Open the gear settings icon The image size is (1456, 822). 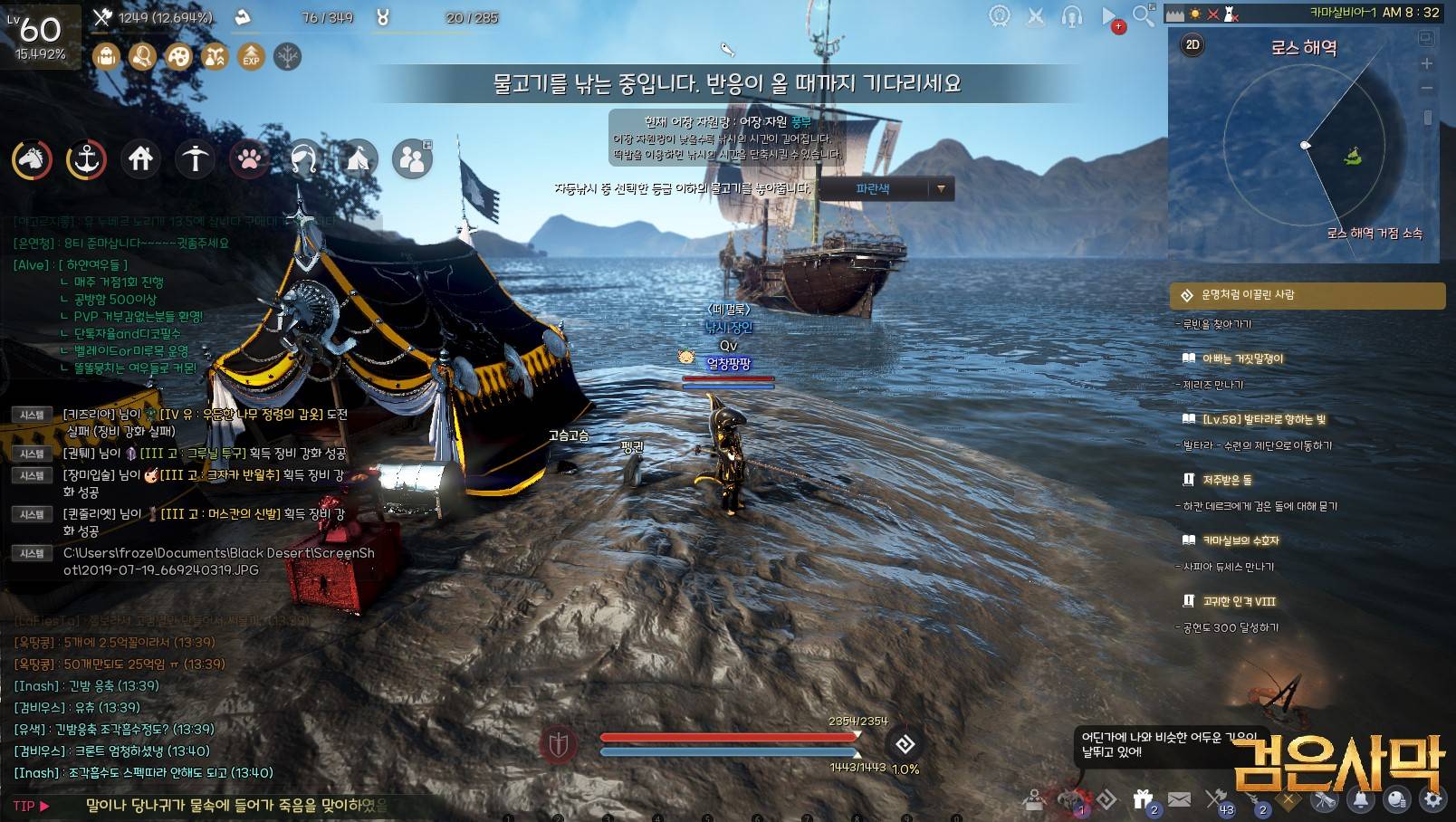(1432, 799)
